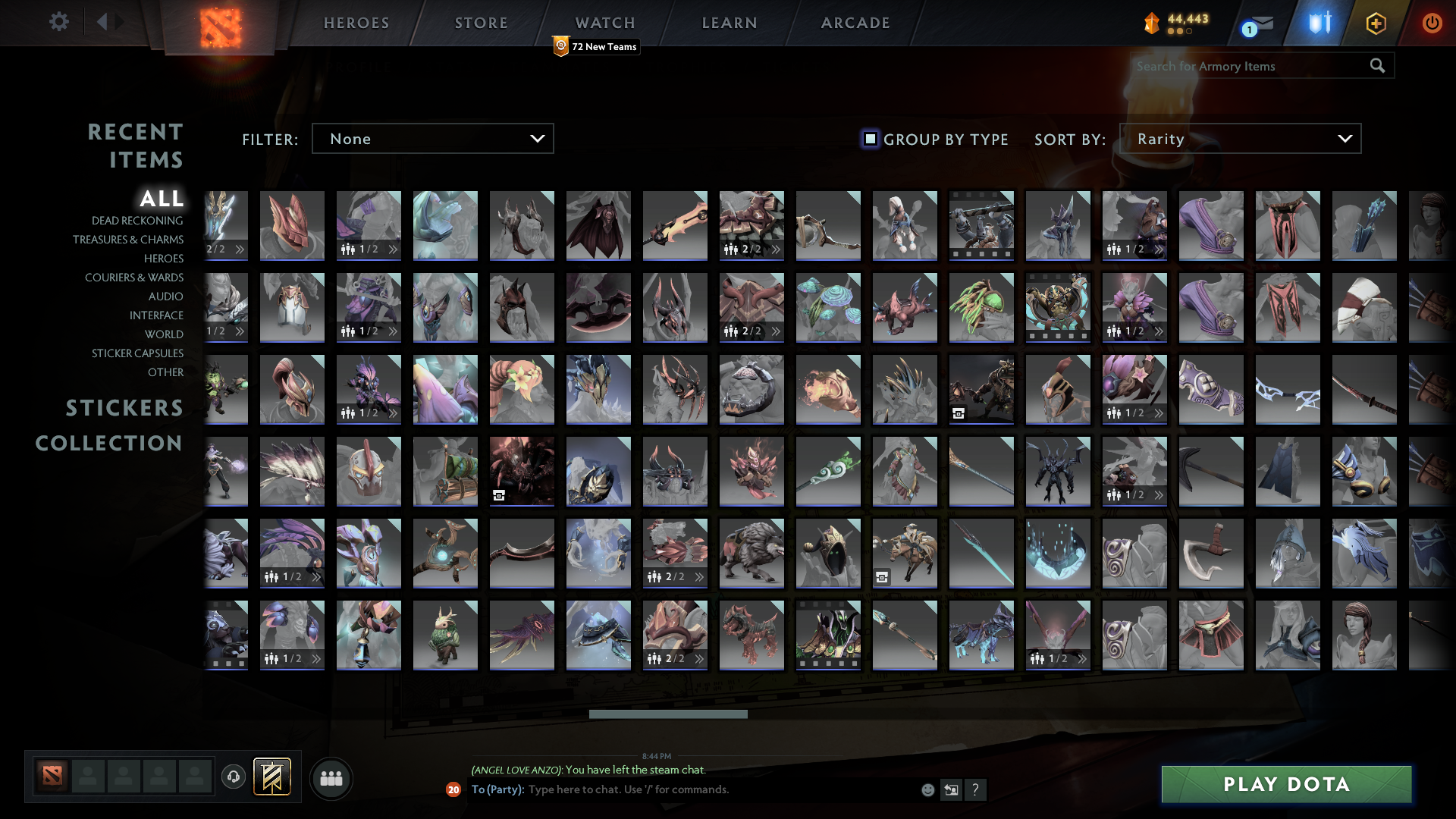Toggle the GROUP BY TYPE checkbox
The height and width of the screenshot is (819, 1456).
(869, 139)
